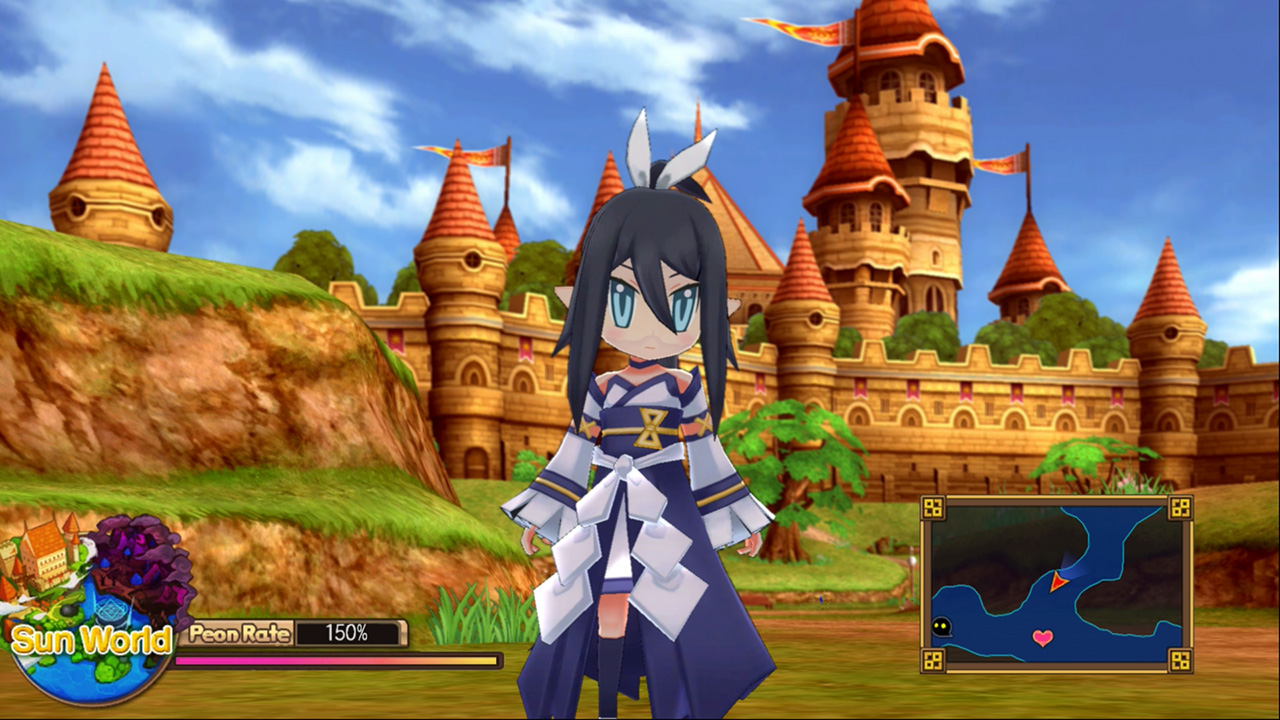This screenshot has height=720, width=1280.
Task: Click the minimap's top-left ornament icon
Action: [x=932, y=509]
